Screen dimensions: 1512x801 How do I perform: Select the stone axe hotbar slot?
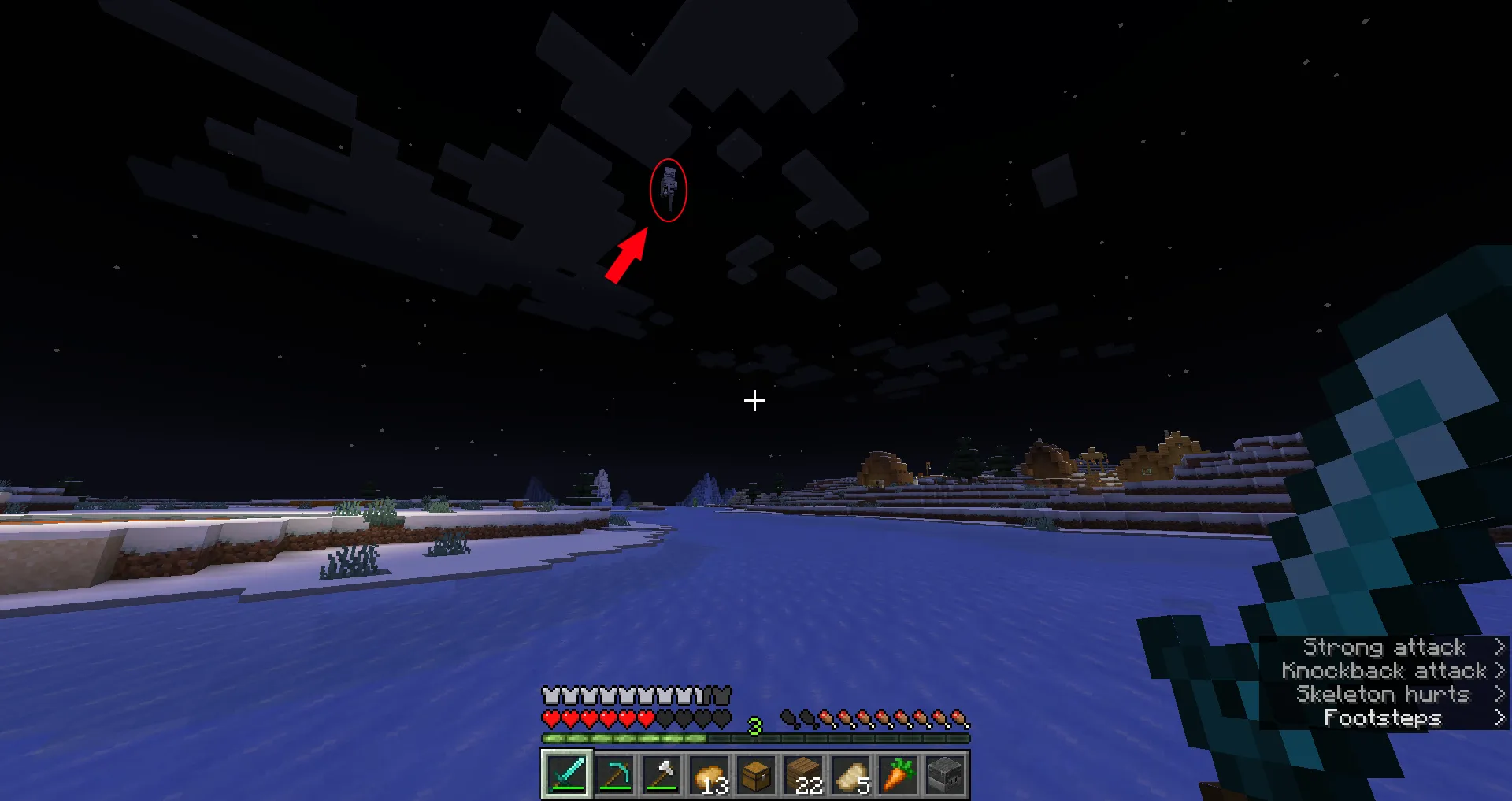[661, 773]
